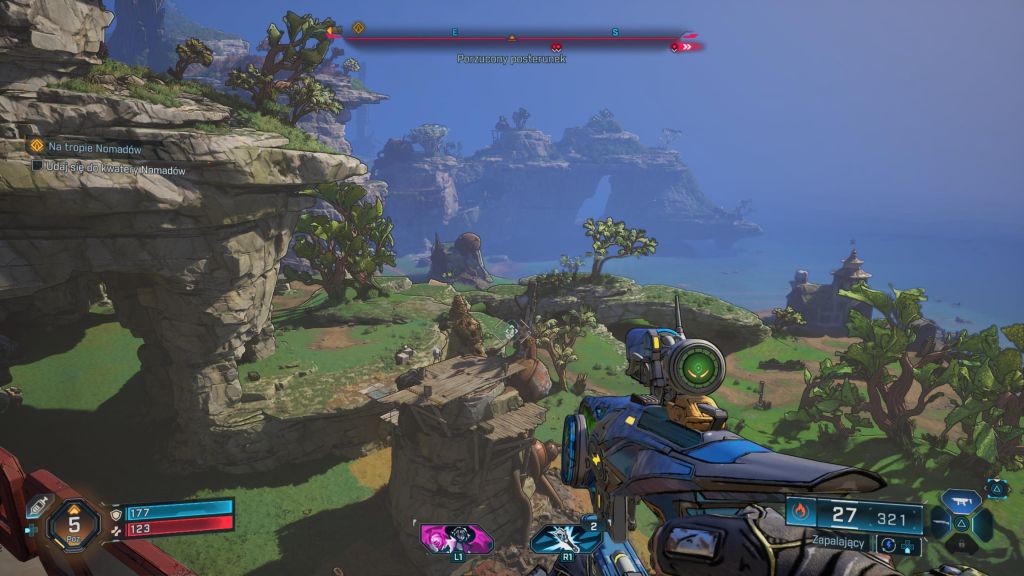
Task: Toggle the "Udaj się do kwatery Nomadów" objective checkbox
Action: coord(37,166)
